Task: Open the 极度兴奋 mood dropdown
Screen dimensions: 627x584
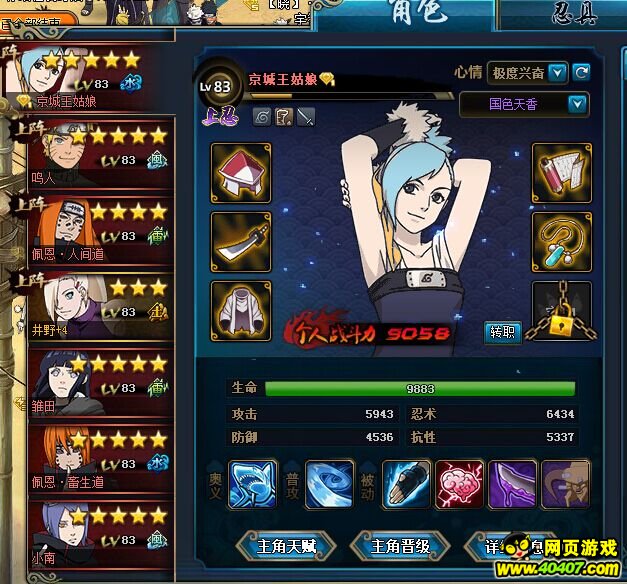Action: [557, 73]
